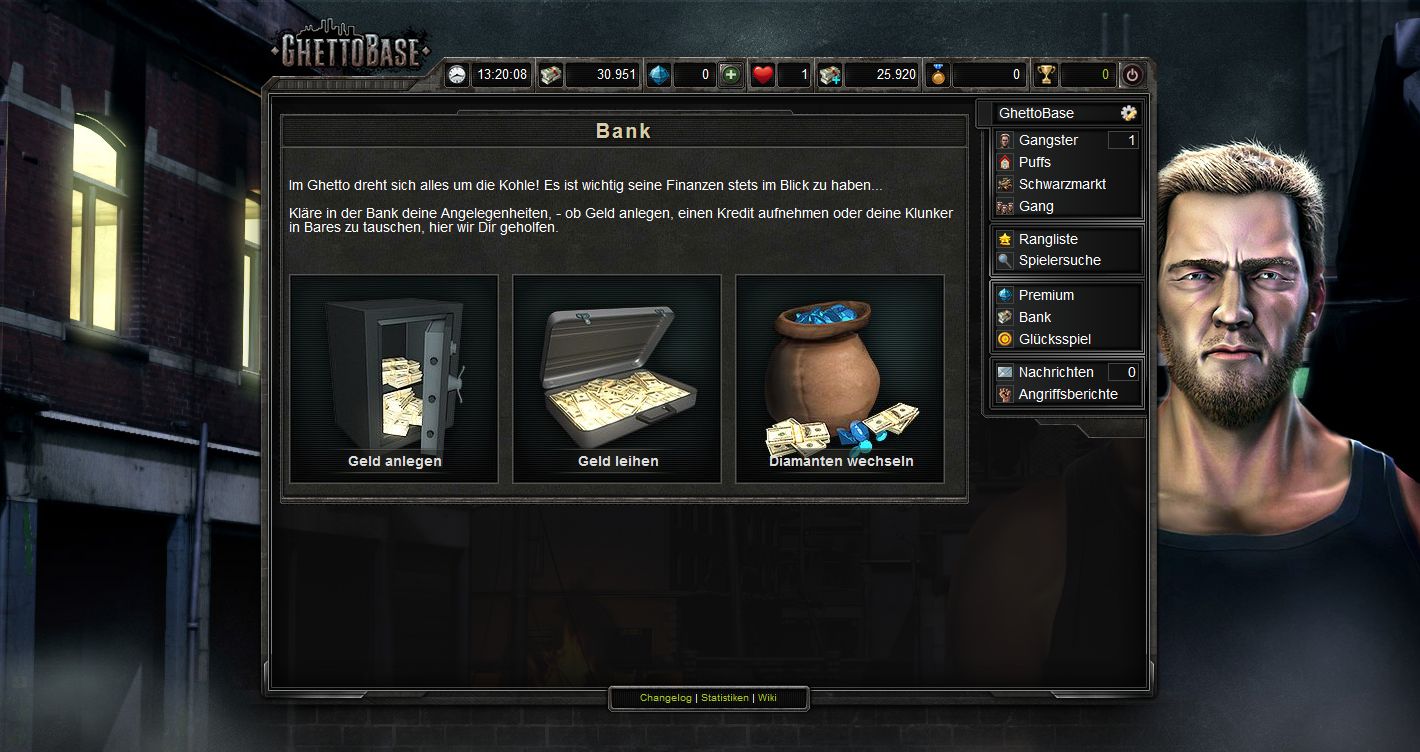The image size is (1420, 752).
Task: Select Diamanten wechseln gem bag
Action: tap(840, 379)
